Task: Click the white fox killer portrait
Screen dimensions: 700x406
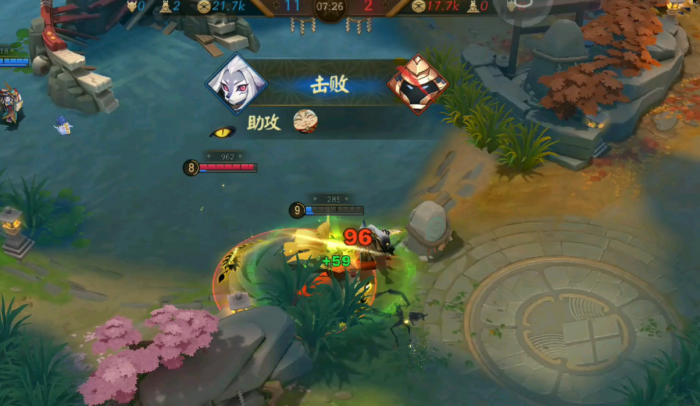Action: [x=236, y=84]
